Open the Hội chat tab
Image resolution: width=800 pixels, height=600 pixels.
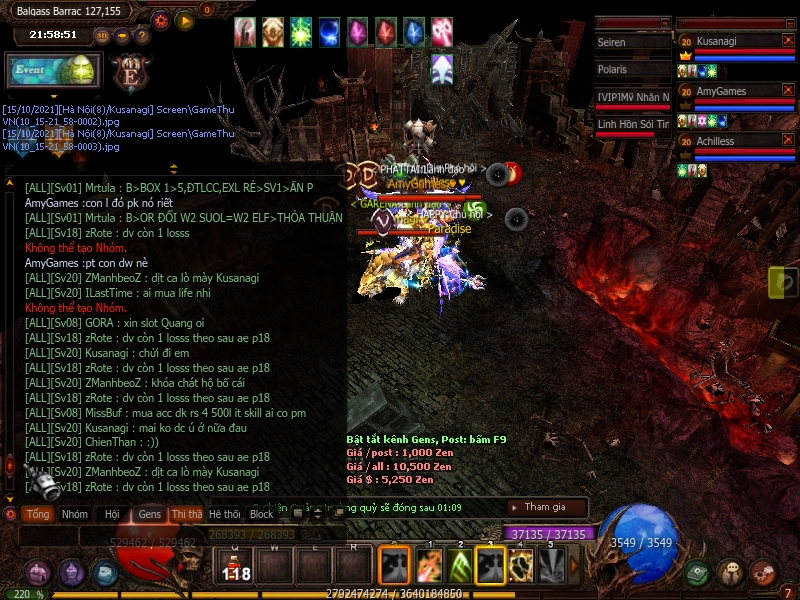tap(111, 514)
